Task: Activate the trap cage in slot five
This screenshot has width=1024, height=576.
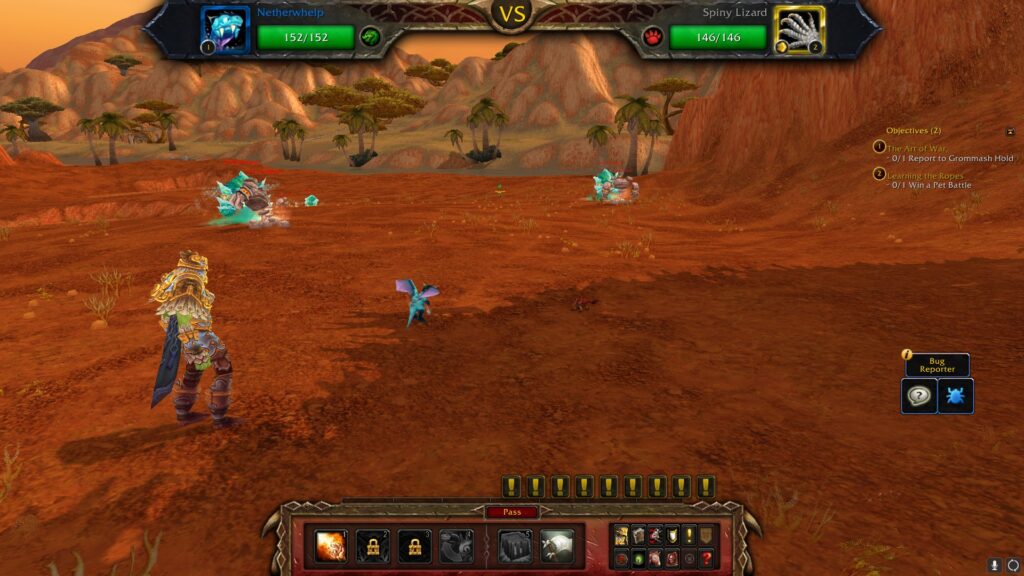Action: click(515, 546)
